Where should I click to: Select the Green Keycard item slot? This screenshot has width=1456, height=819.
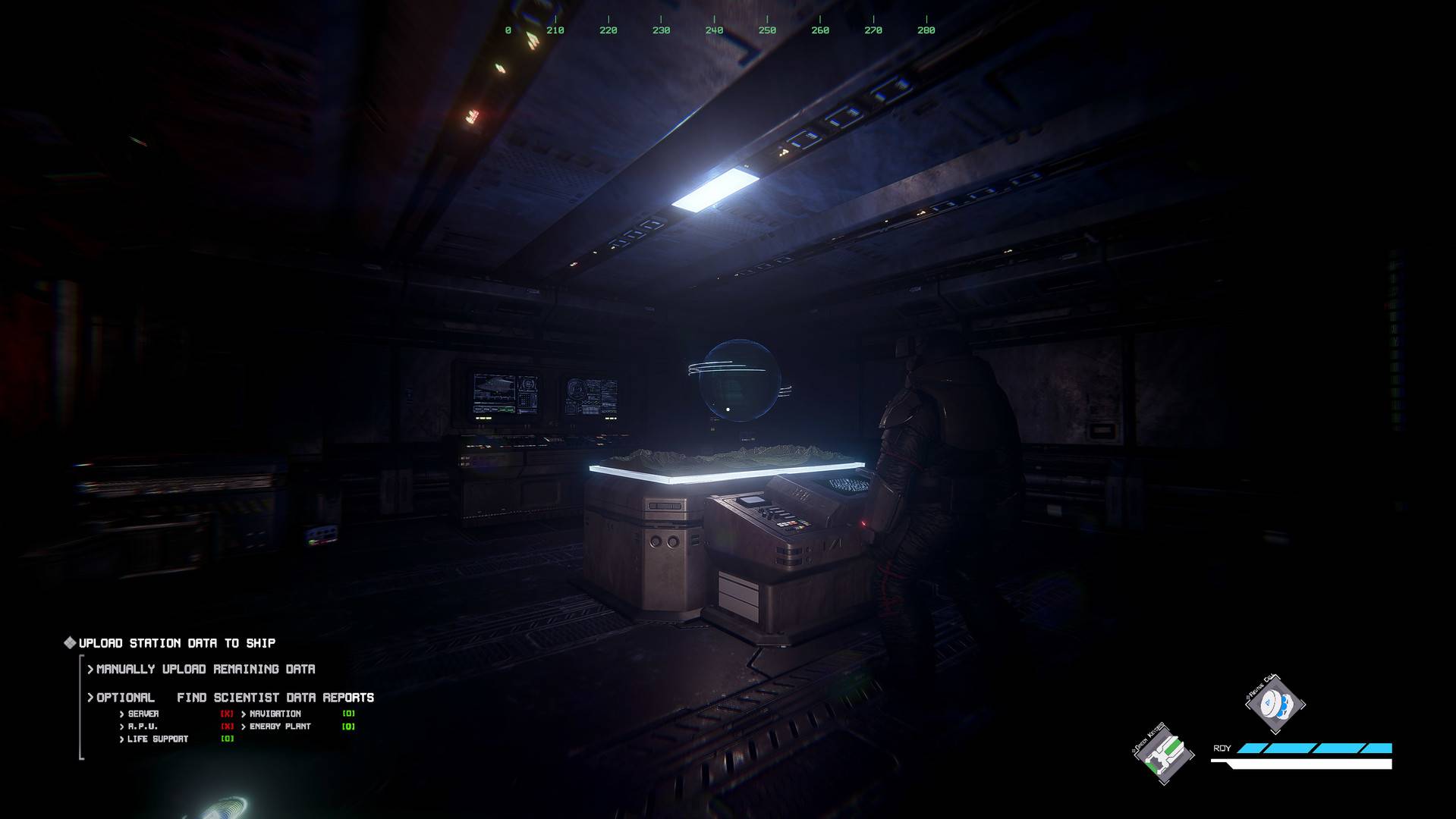1163,753
